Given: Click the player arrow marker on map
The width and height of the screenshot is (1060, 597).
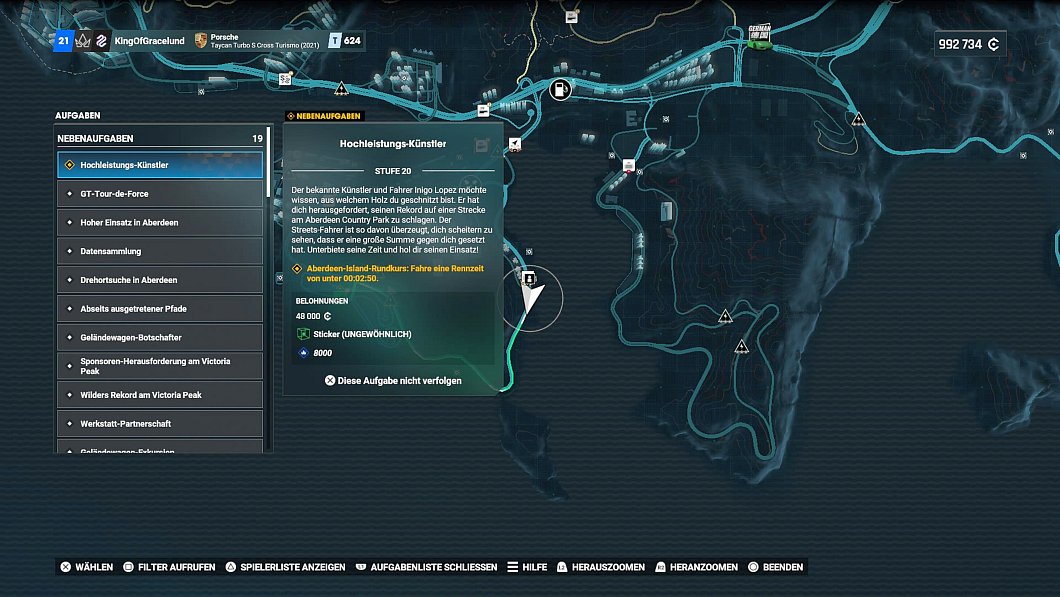Looking at the screenshot, I should click(533, 298).
